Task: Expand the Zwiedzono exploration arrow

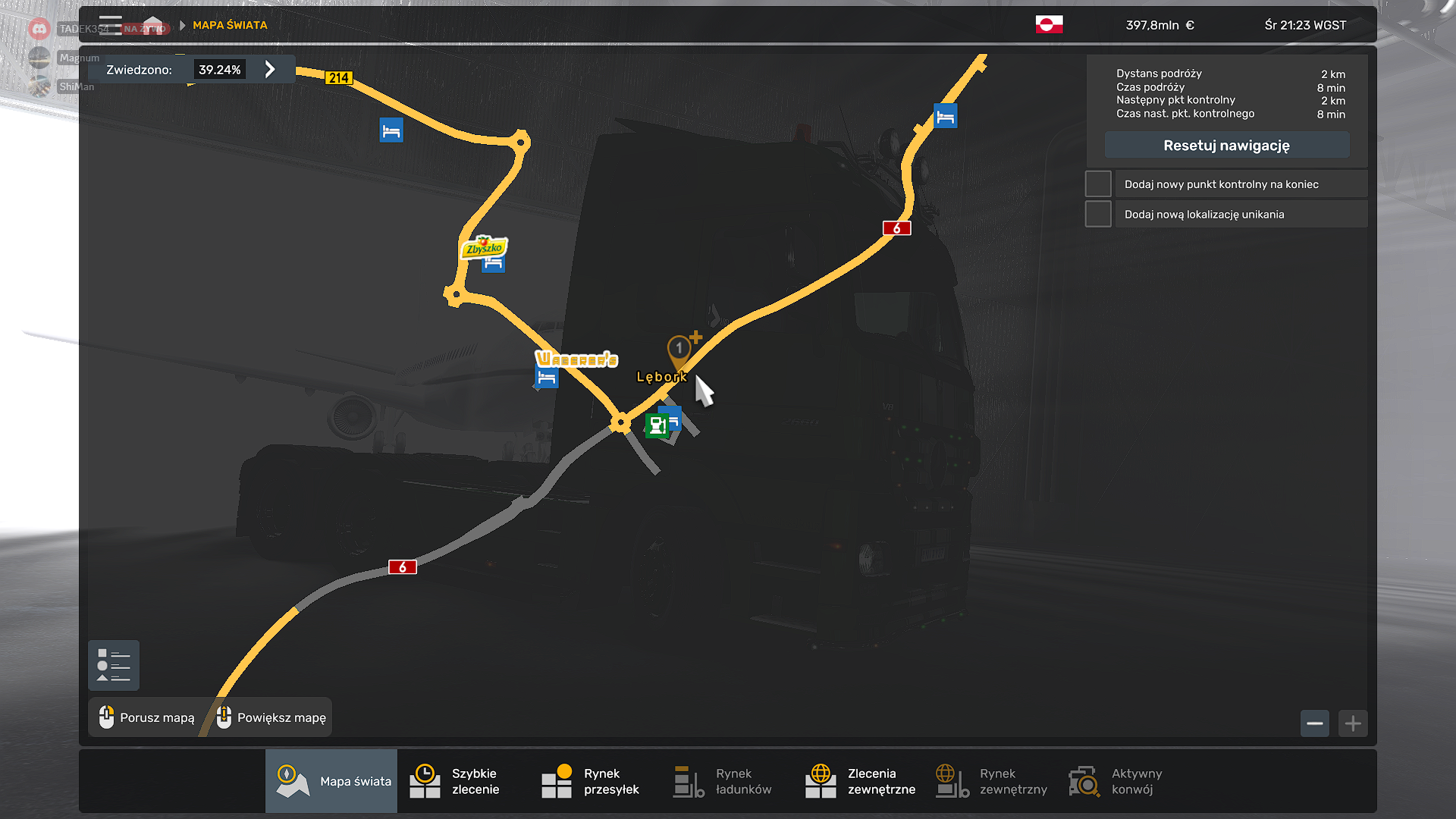Action: click(270, 70)
